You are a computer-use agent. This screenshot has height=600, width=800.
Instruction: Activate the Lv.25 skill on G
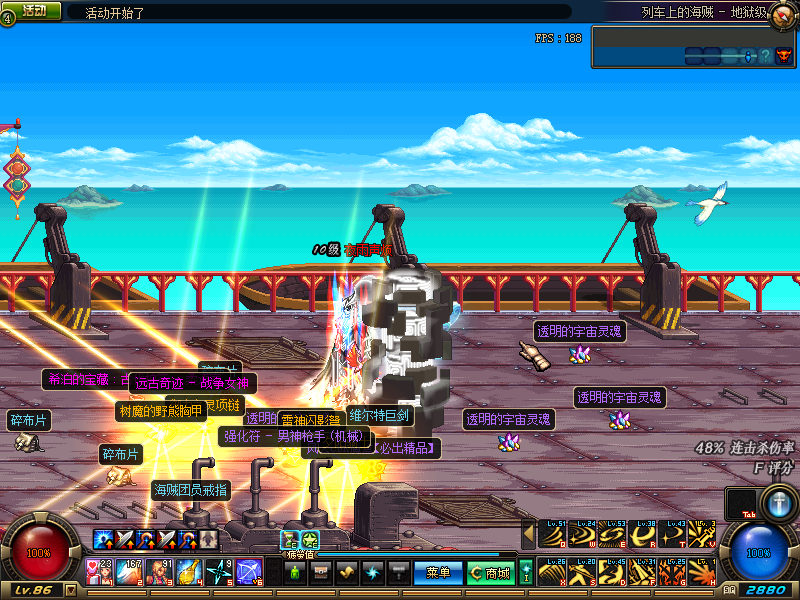point(673,573)
